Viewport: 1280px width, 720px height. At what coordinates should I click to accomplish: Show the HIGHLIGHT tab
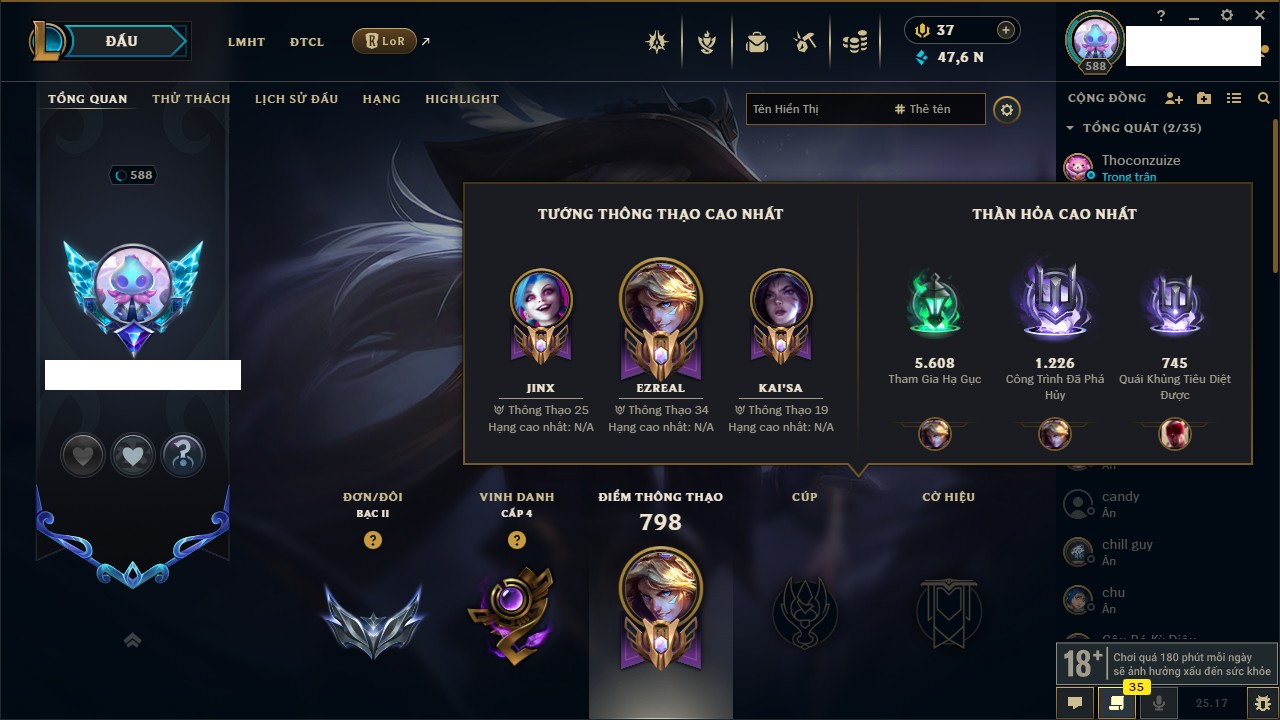point(462,99)
